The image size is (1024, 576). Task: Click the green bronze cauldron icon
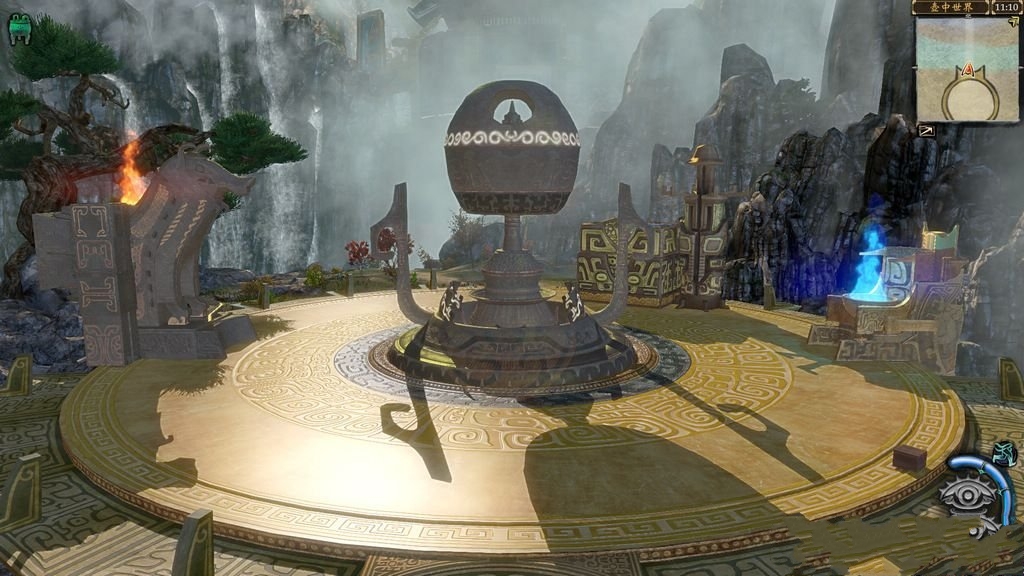19,32
